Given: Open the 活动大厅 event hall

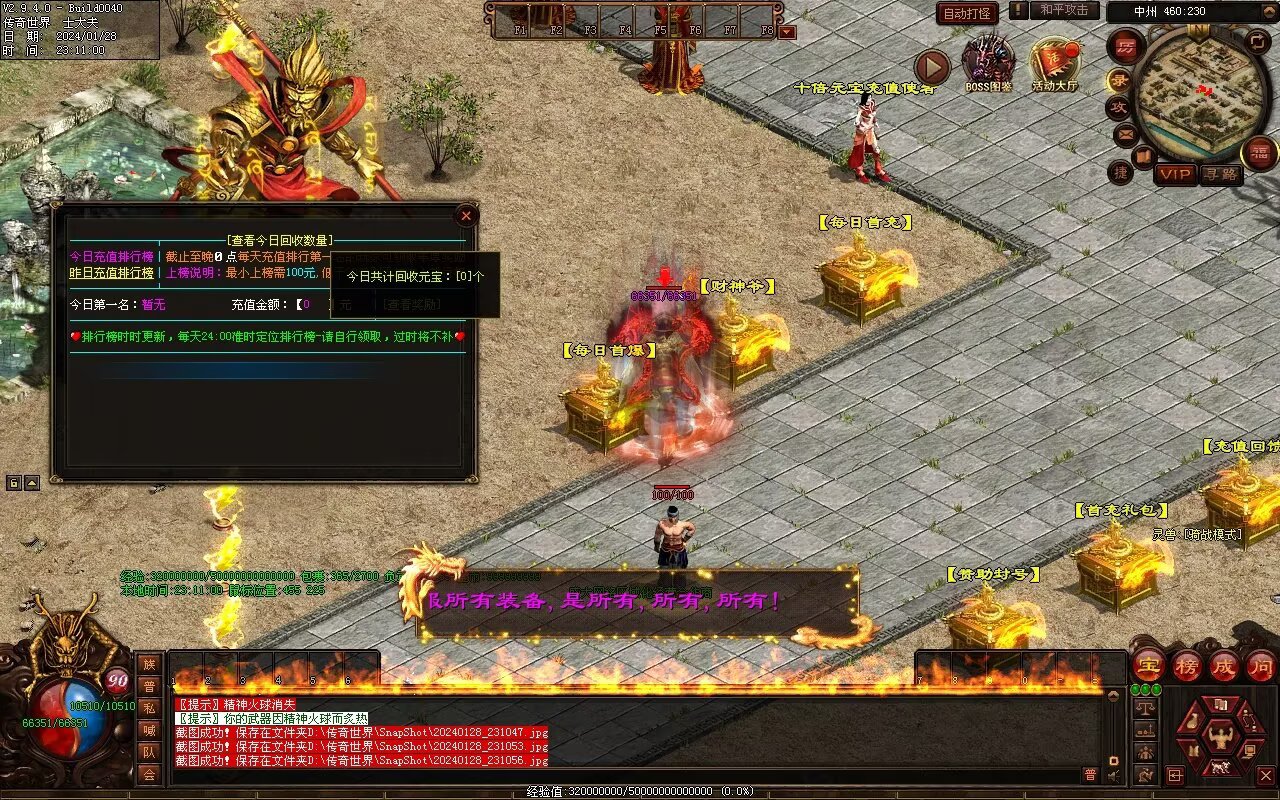Looking at the screenshot, I should click(x=1055, y=62).
